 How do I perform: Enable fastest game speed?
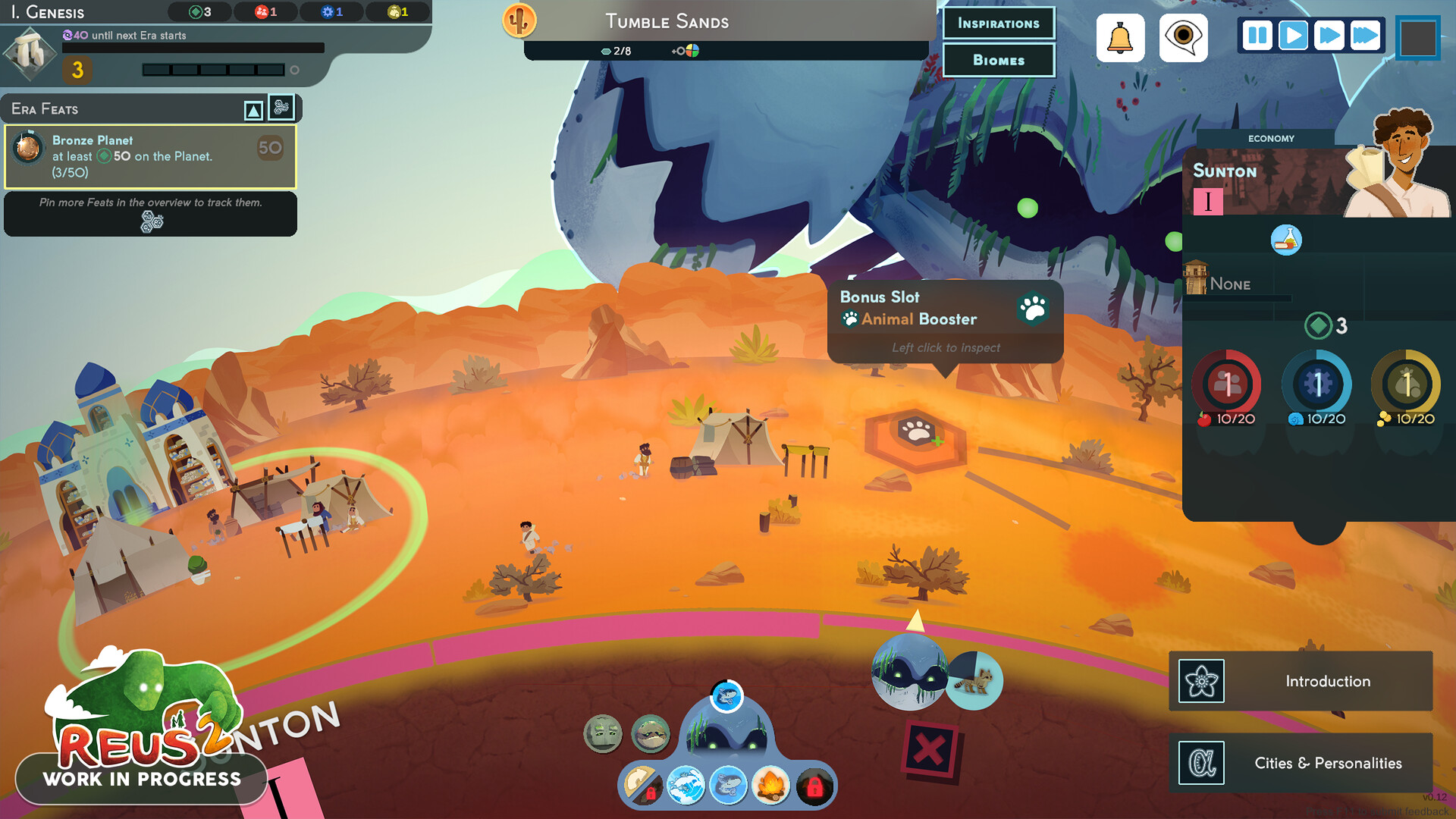1366,34
